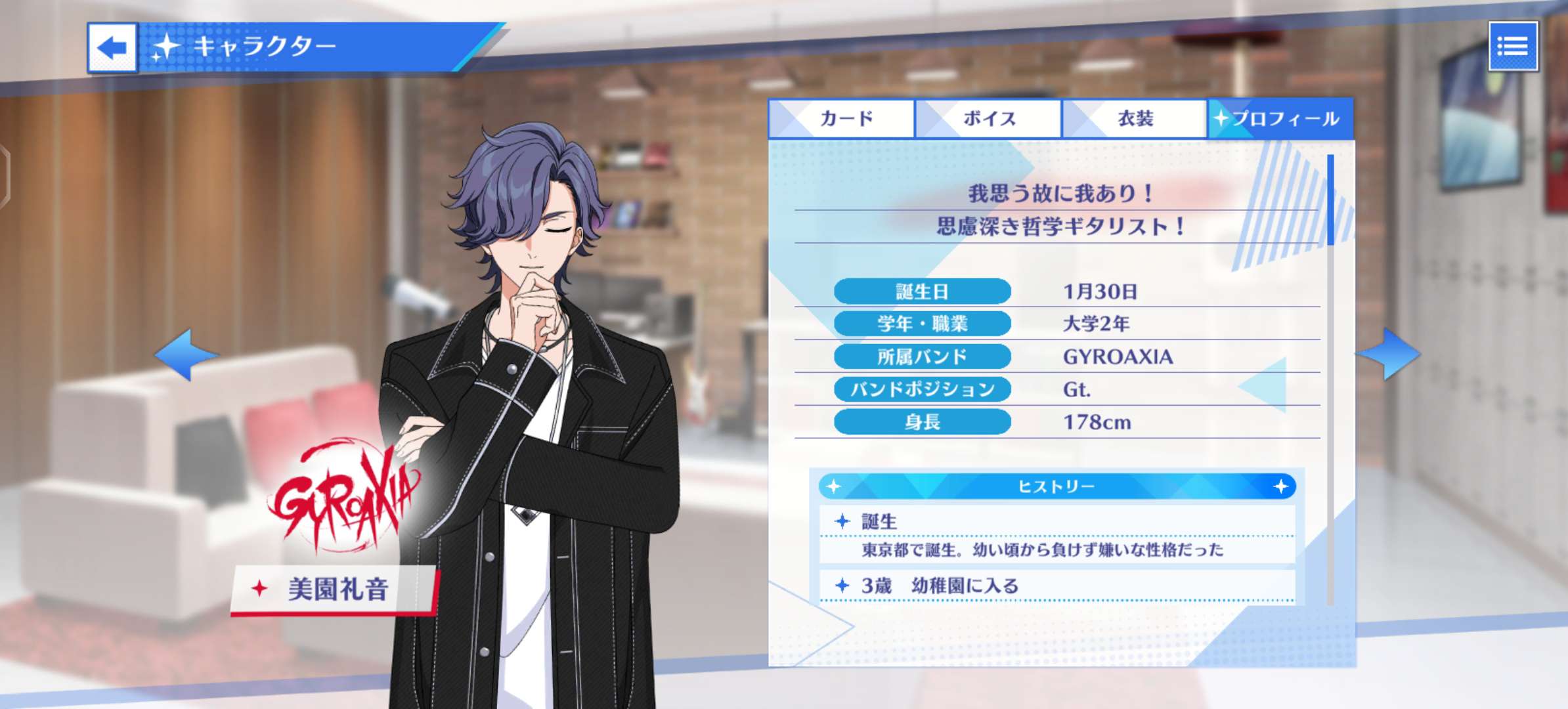
Task: Select the 誕生 history entry
Action: click(1056, 534)
